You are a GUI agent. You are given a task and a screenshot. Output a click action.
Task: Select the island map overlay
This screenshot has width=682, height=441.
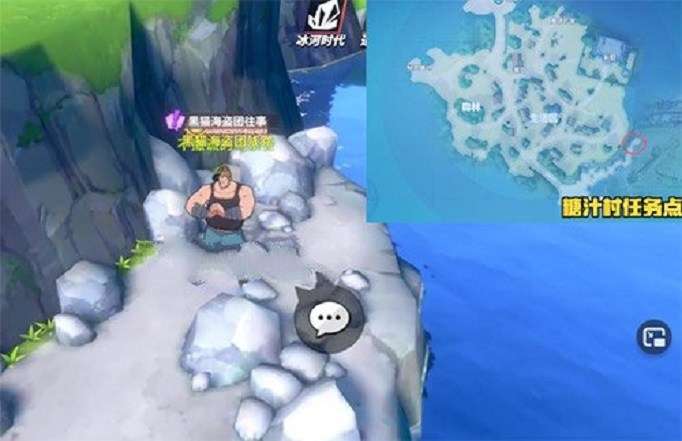(x=523, y=110)
